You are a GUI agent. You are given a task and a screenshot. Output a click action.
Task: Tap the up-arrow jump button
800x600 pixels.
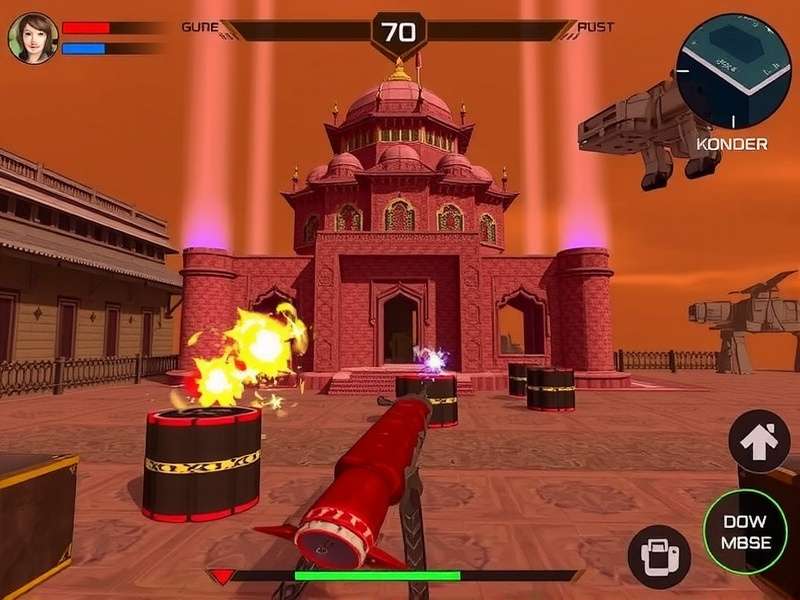(x=759, y=442)
